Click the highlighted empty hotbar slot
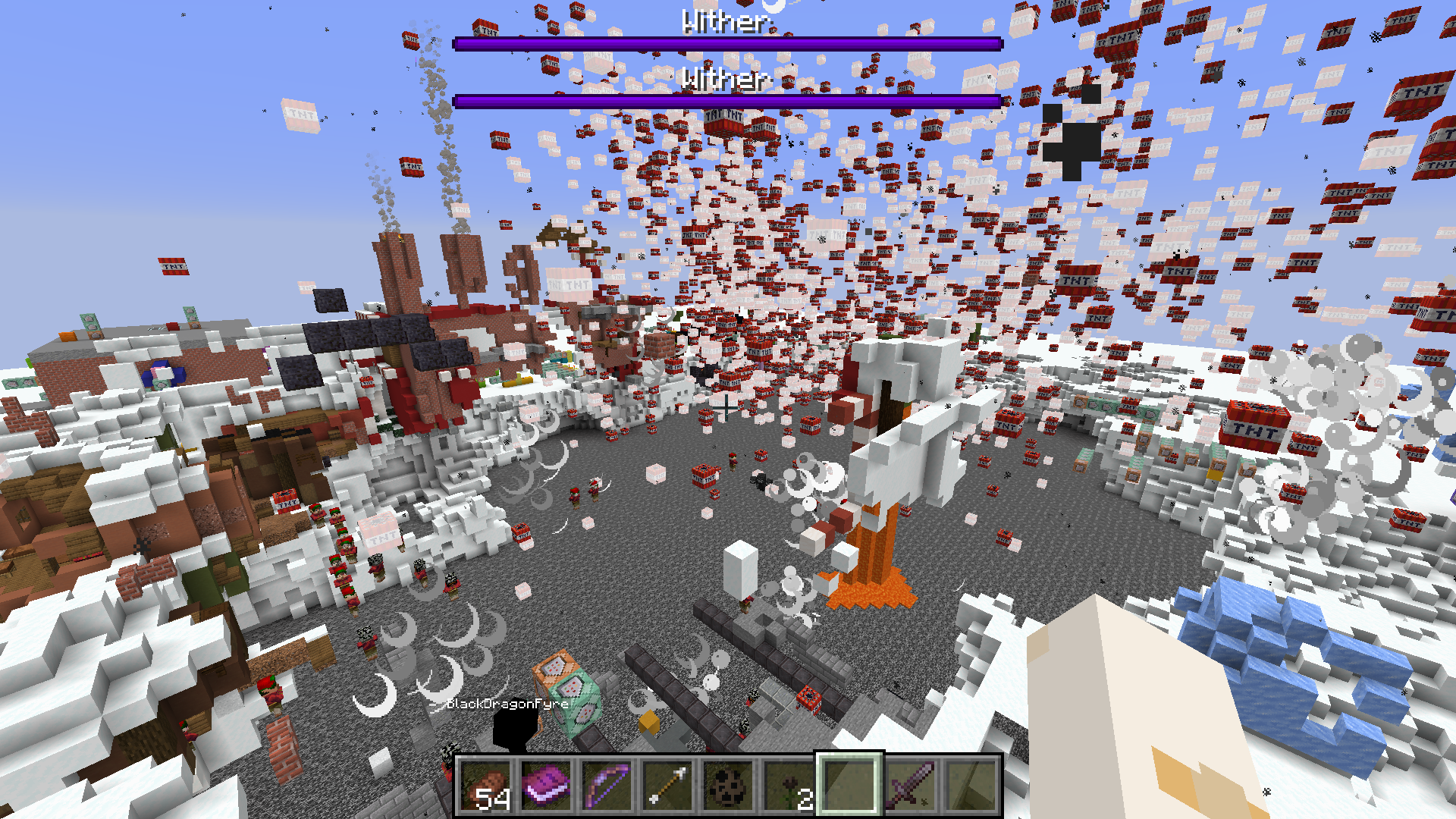This screenshot has width=1456, height=819. coord(849,786)
